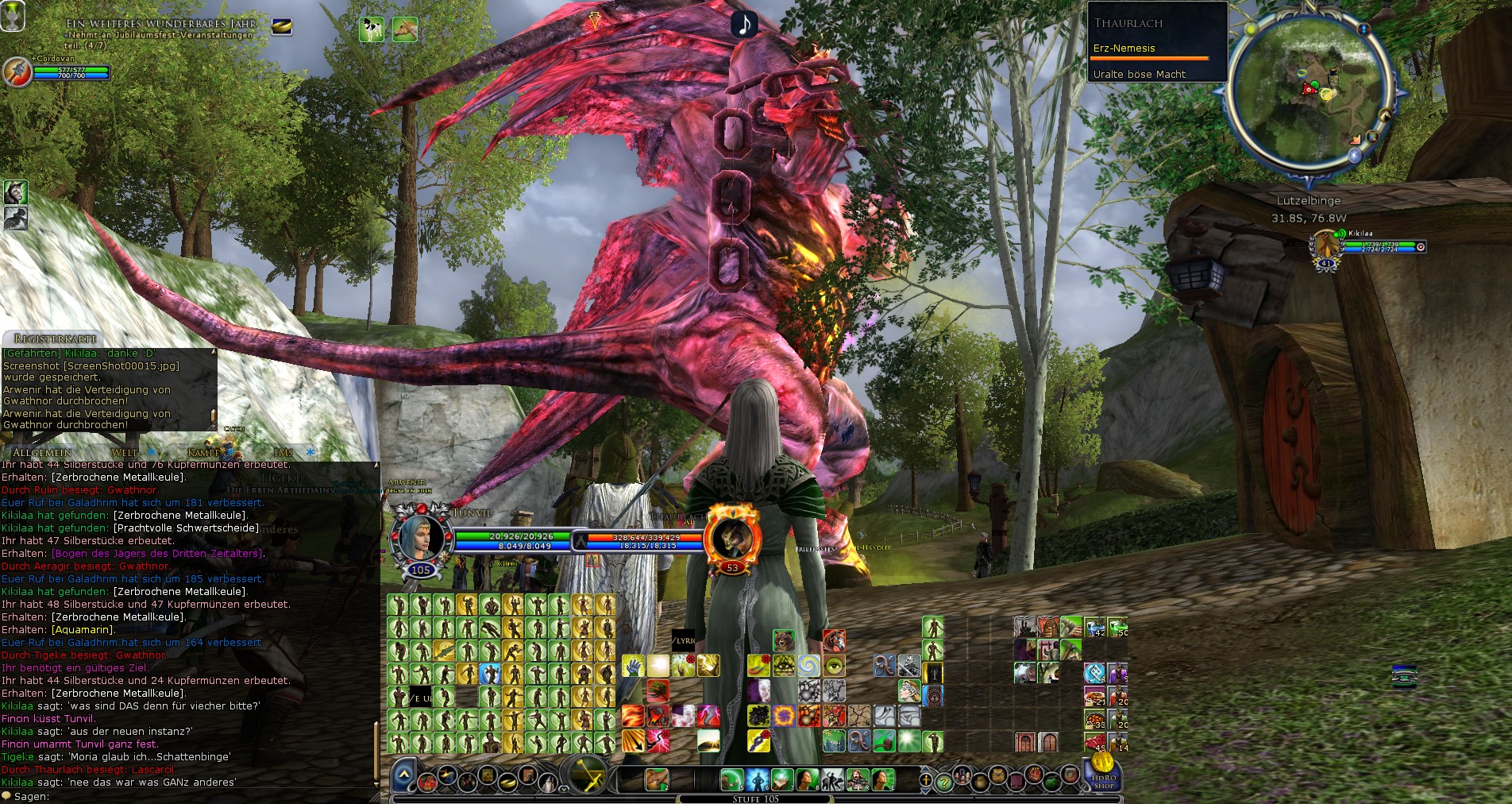
Task: Select the Thaurlach target portrait
Action: 731,536
